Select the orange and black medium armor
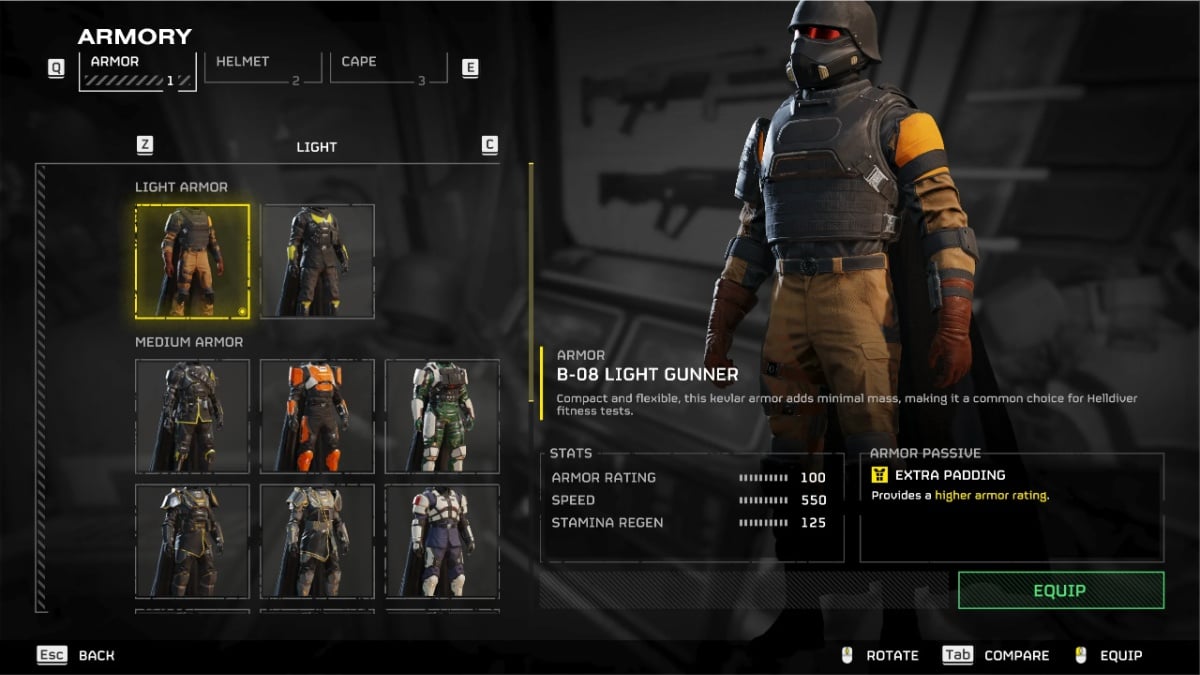This screenshot has height=675, width=1200. pyautogui.click(x=318, y=416)
